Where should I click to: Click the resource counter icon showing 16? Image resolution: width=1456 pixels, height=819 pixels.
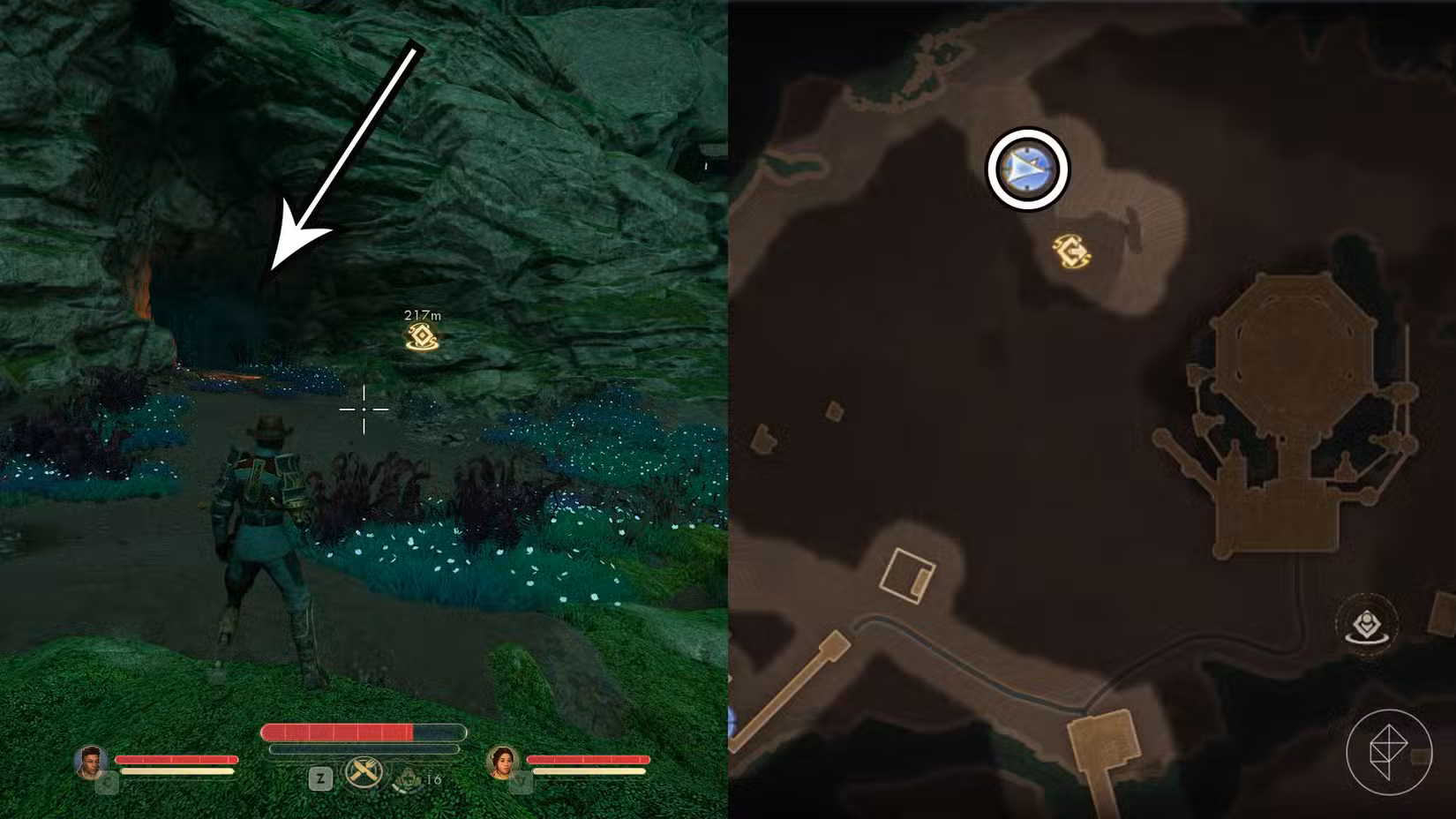[x=408, y=779]
